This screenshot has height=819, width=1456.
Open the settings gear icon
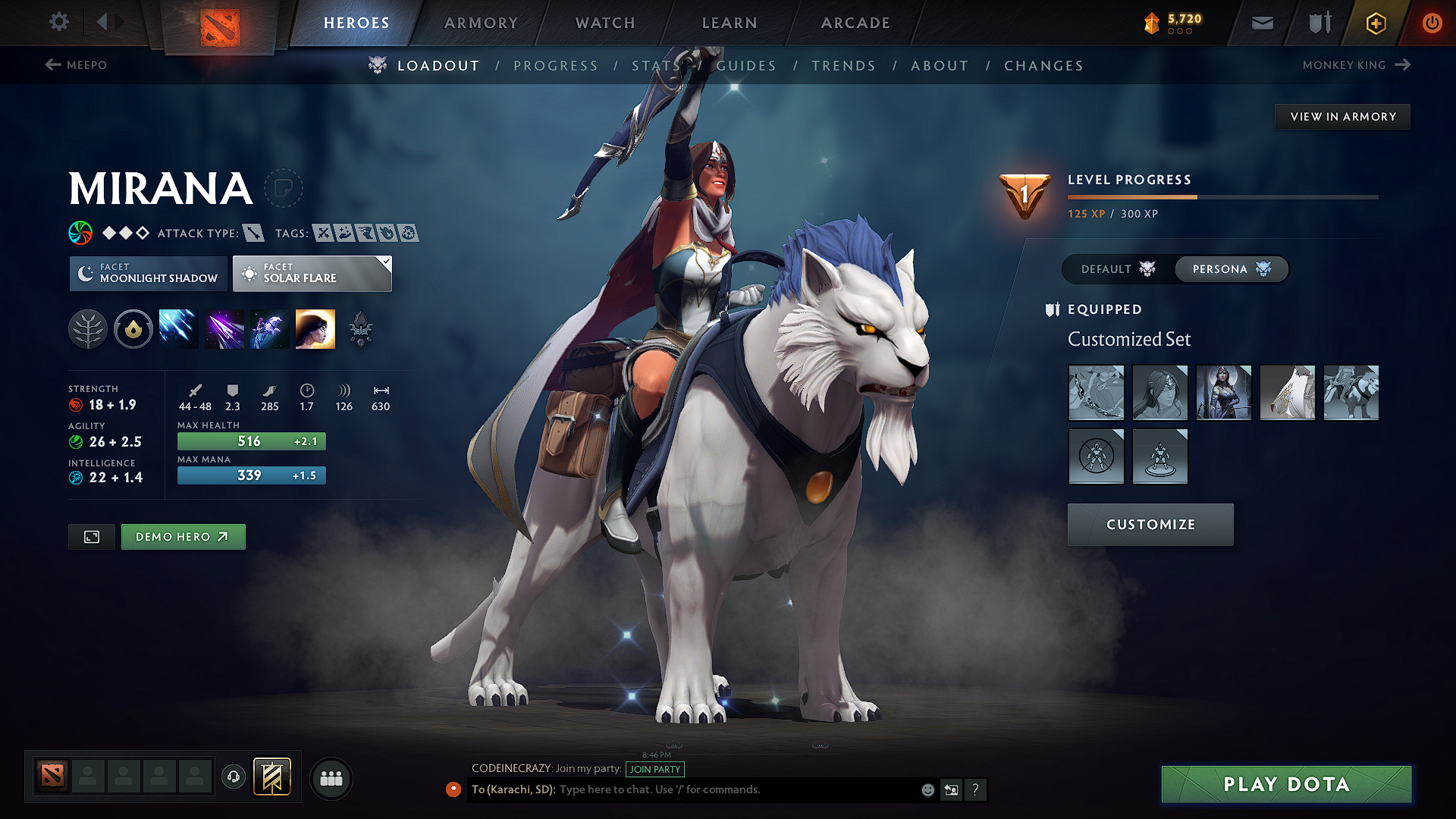[58, 22]
